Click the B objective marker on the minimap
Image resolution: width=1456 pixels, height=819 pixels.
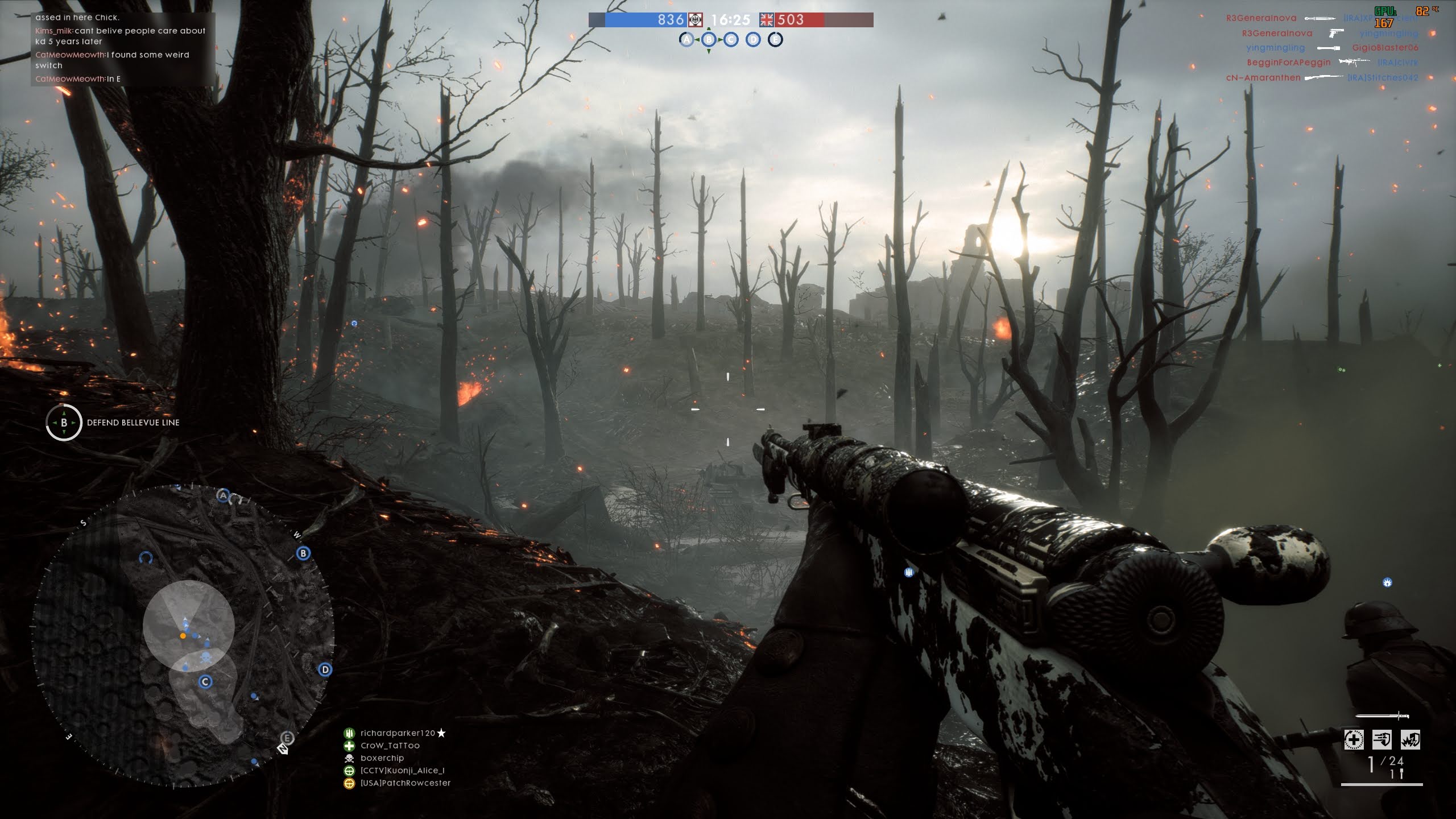[x=303, y=553]
